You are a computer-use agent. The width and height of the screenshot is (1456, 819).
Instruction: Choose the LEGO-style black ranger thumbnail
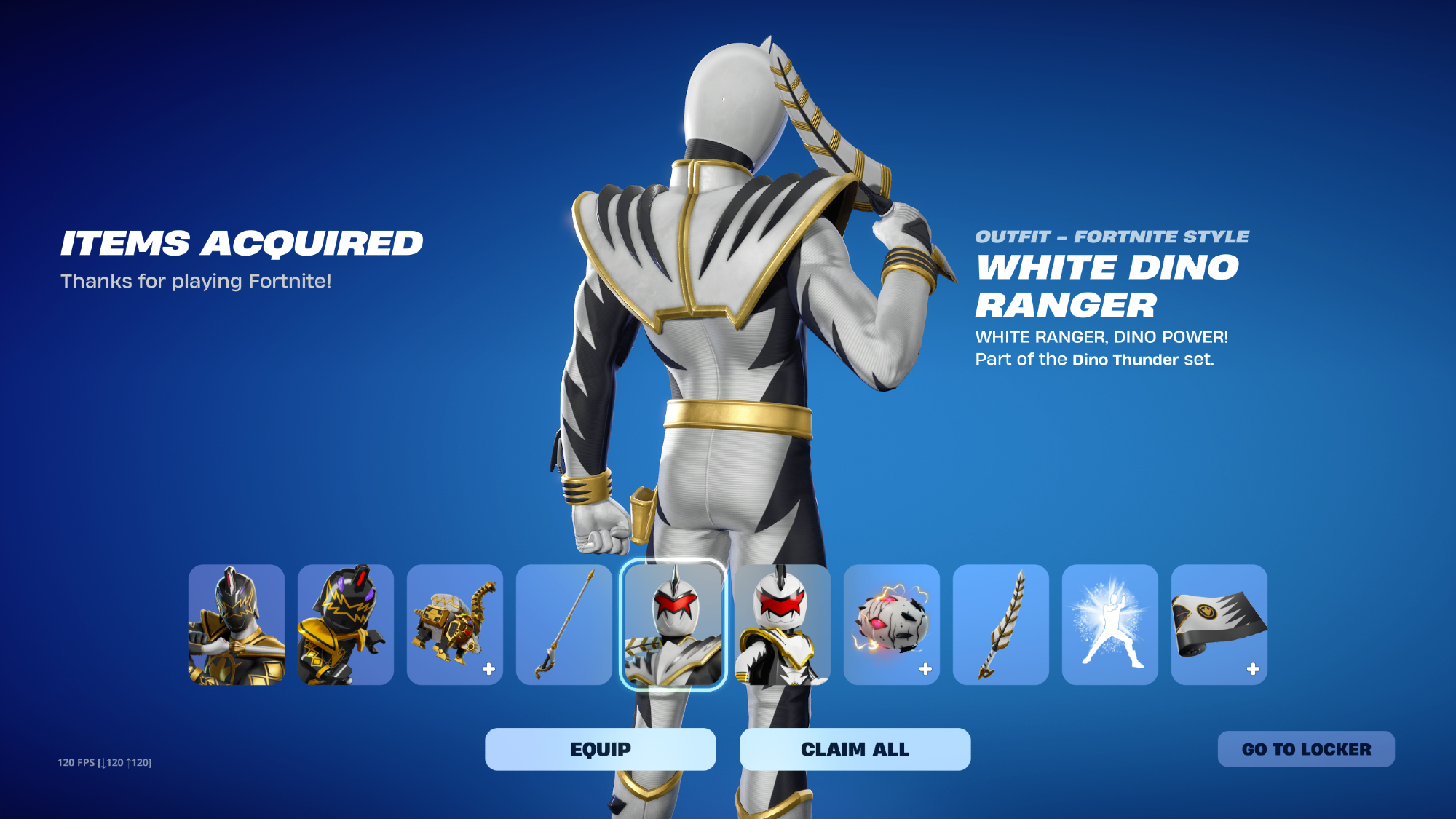point(346,625)
